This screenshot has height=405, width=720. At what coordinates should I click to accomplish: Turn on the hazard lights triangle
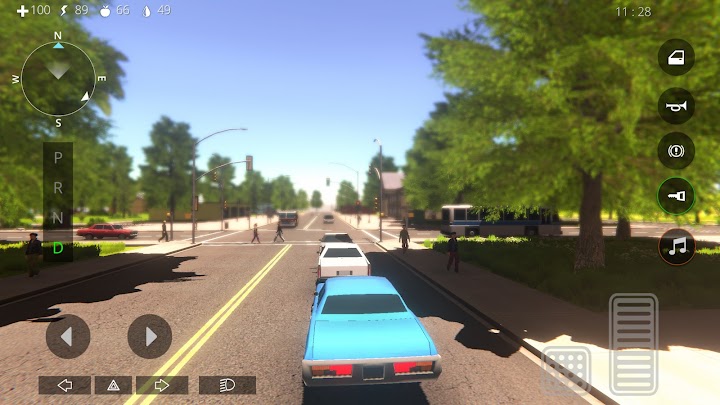[x=113, y=385]
